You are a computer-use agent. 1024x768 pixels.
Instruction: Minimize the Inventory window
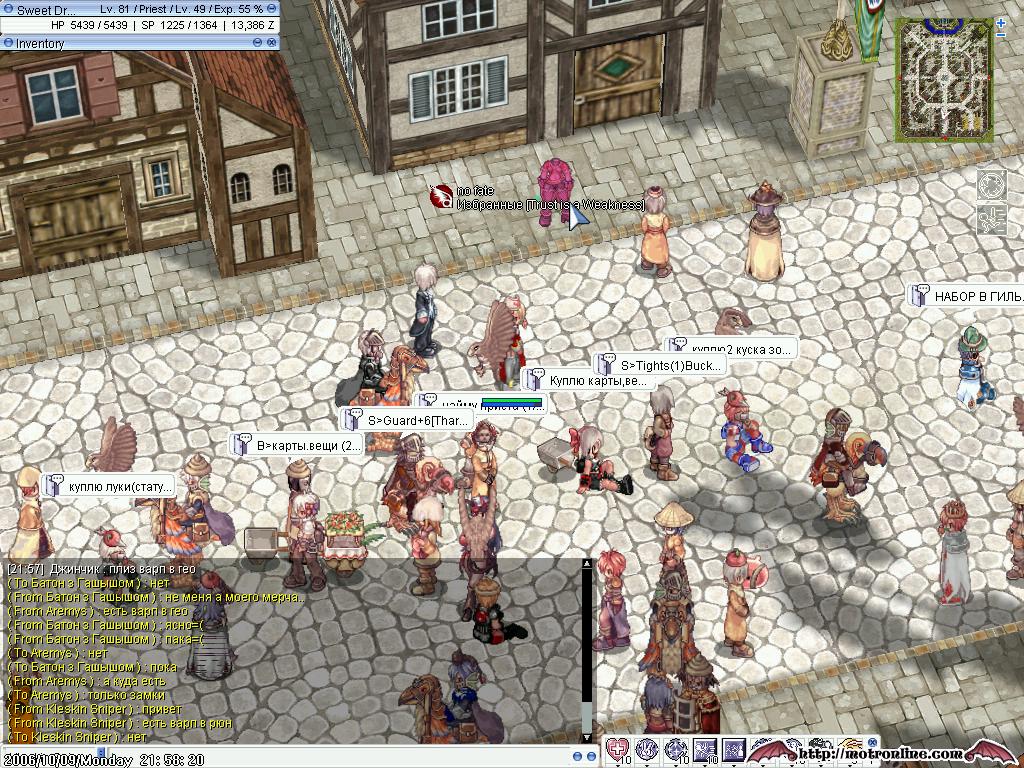tap(257, 43)
